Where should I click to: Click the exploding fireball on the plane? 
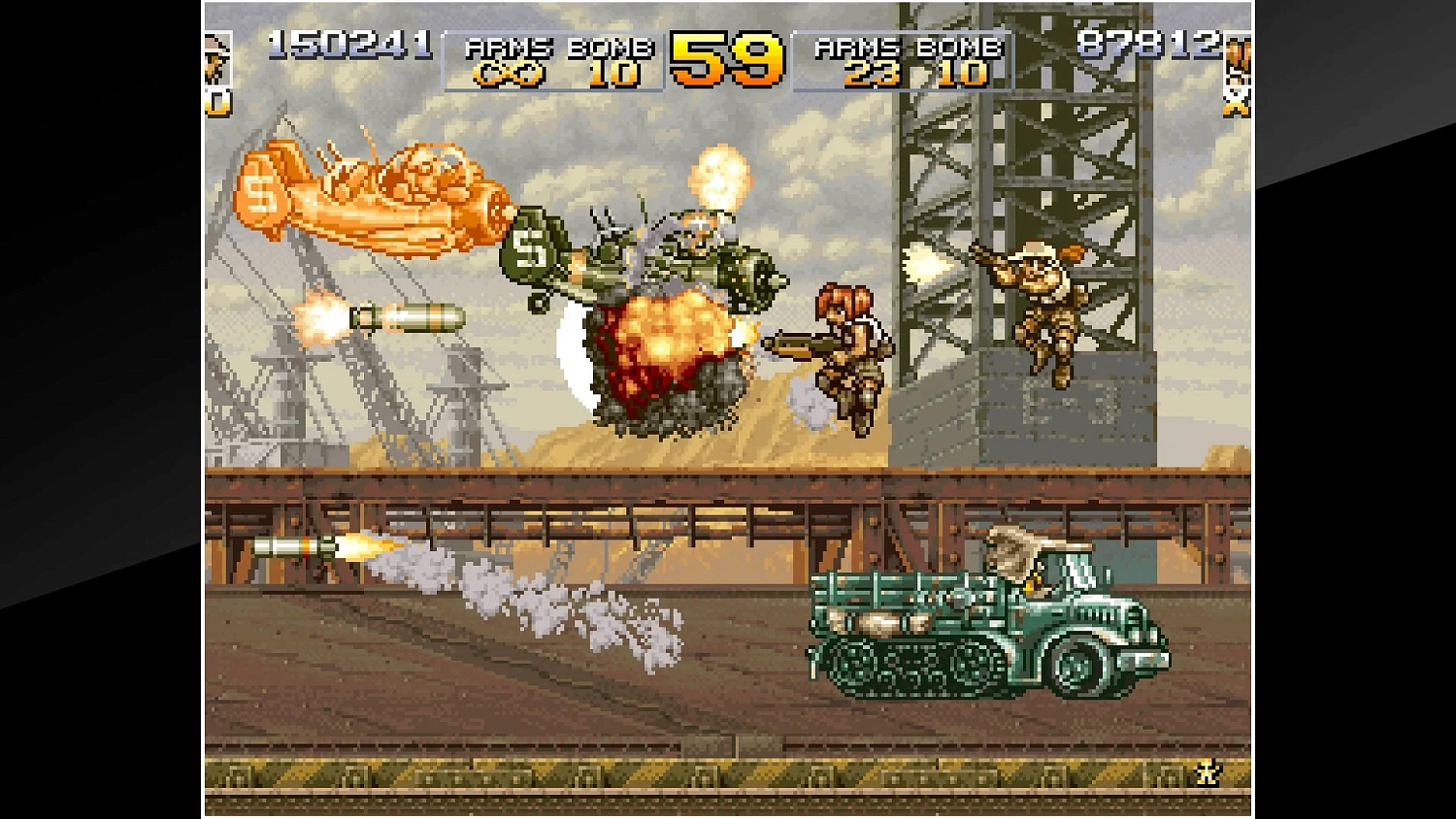(x=670, y=344)
